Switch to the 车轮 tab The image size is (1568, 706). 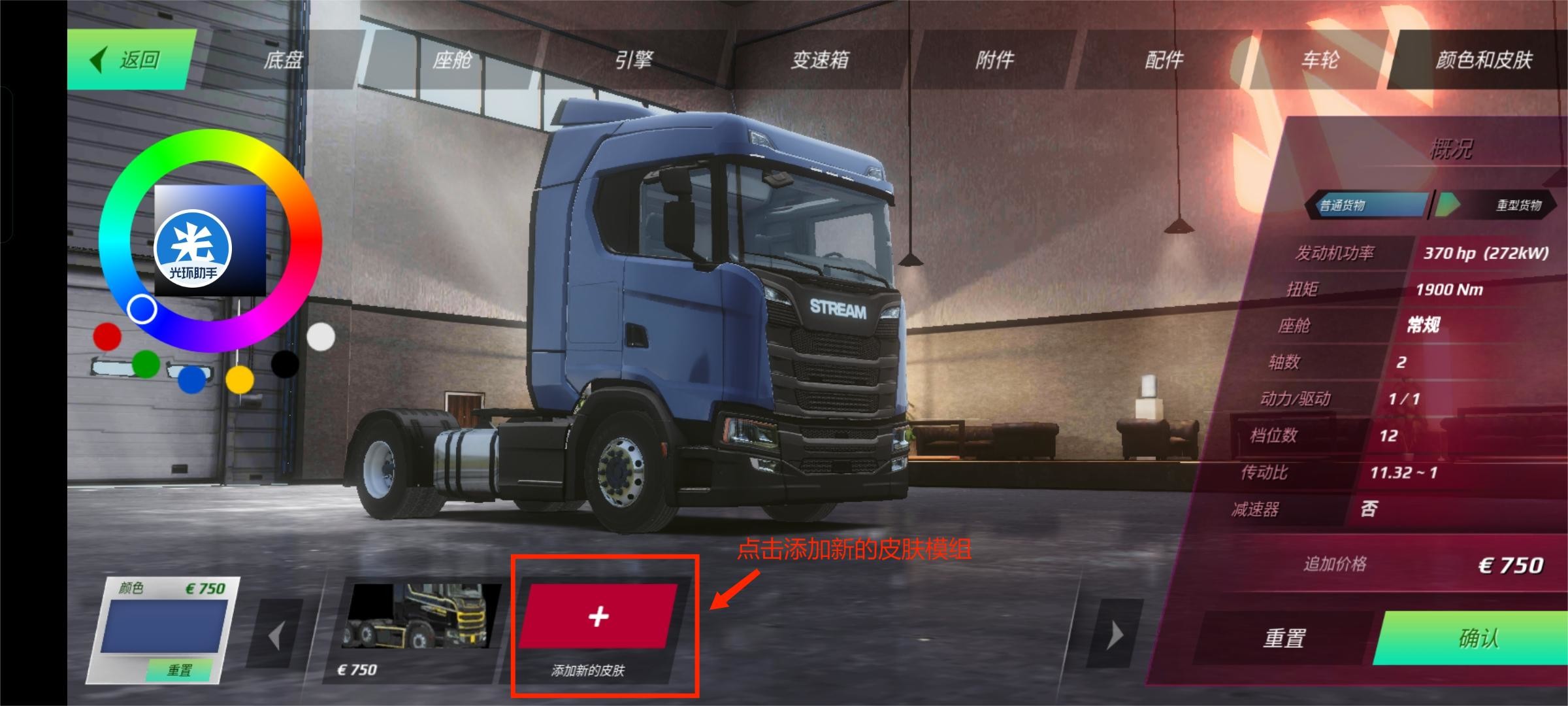[1320, 60]
